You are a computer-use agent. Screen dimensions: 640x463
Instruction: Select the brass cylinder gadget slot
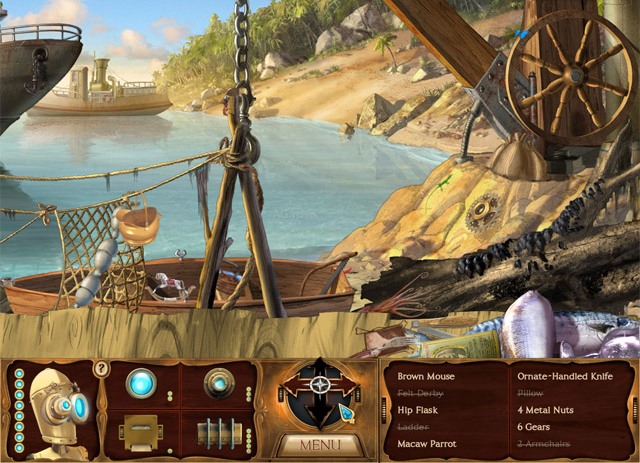218,432
